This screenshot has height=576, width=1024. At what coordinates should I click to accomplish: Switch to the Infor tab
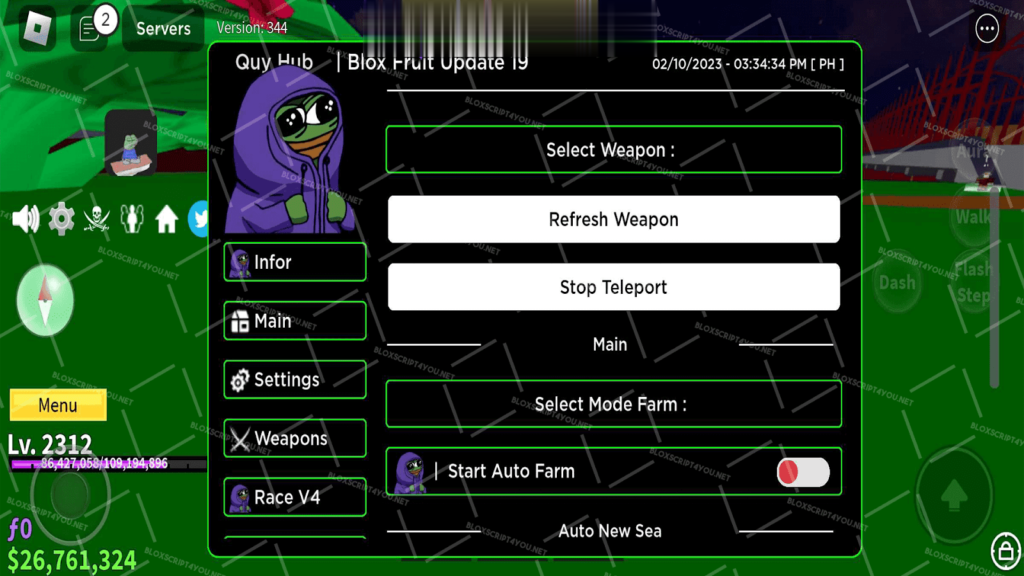click(x=295, y=262)
